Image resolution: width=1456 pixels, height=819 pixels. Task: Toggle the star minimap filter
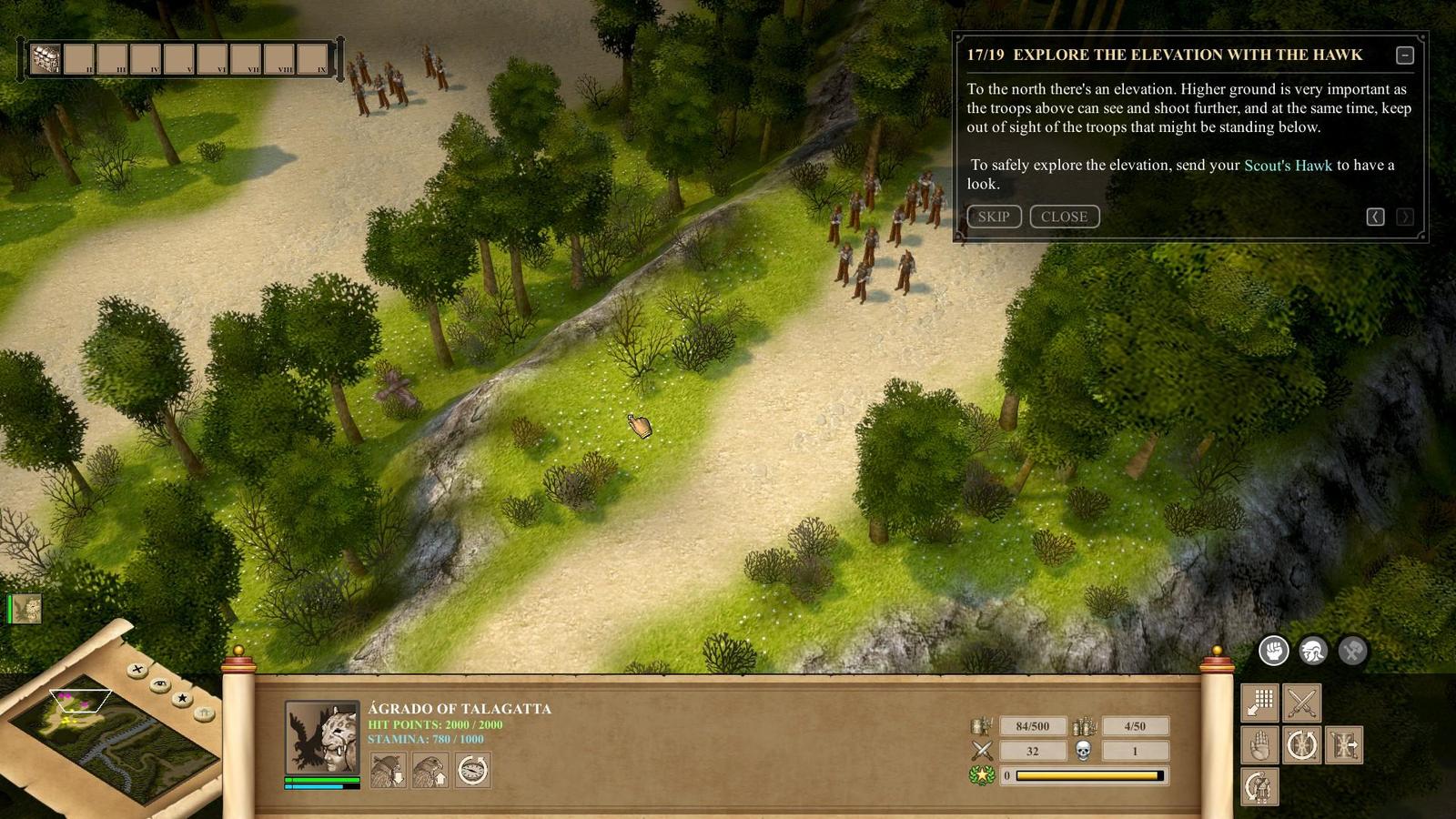coord(183,698)
